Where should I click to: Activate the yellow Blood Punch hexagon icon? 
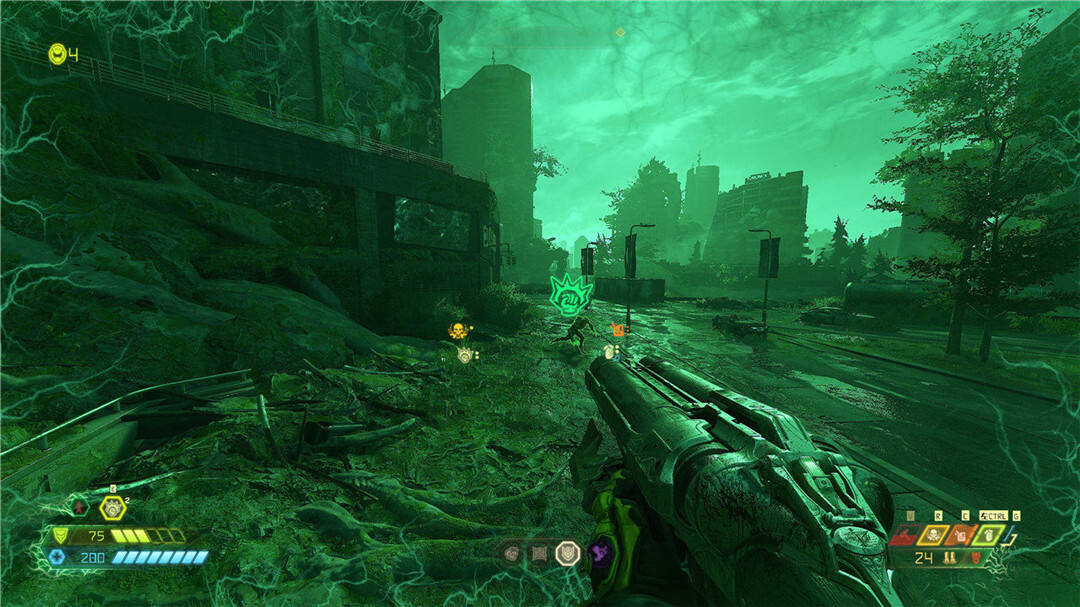point(112,508)
